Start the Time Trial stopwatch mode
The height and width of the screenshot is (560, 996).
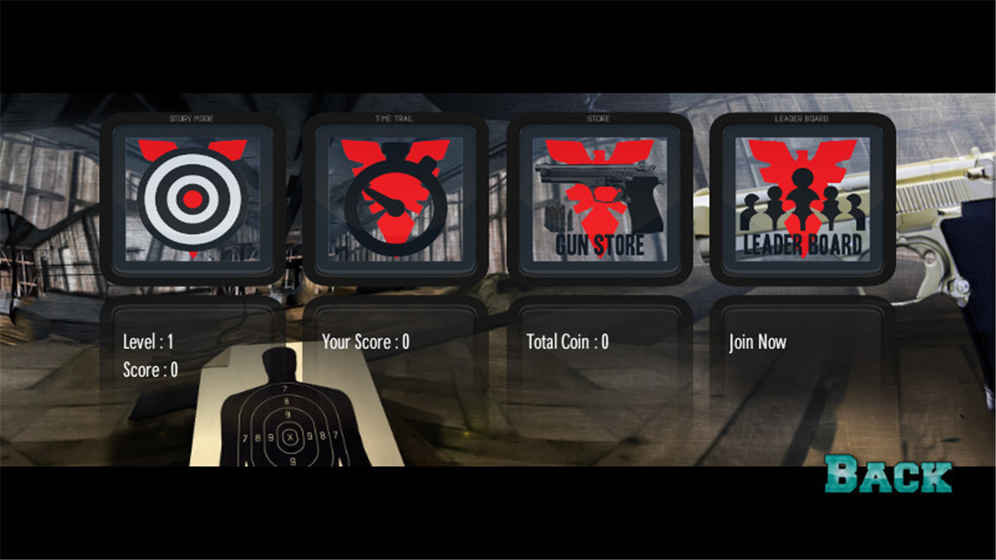pos(395,199)
